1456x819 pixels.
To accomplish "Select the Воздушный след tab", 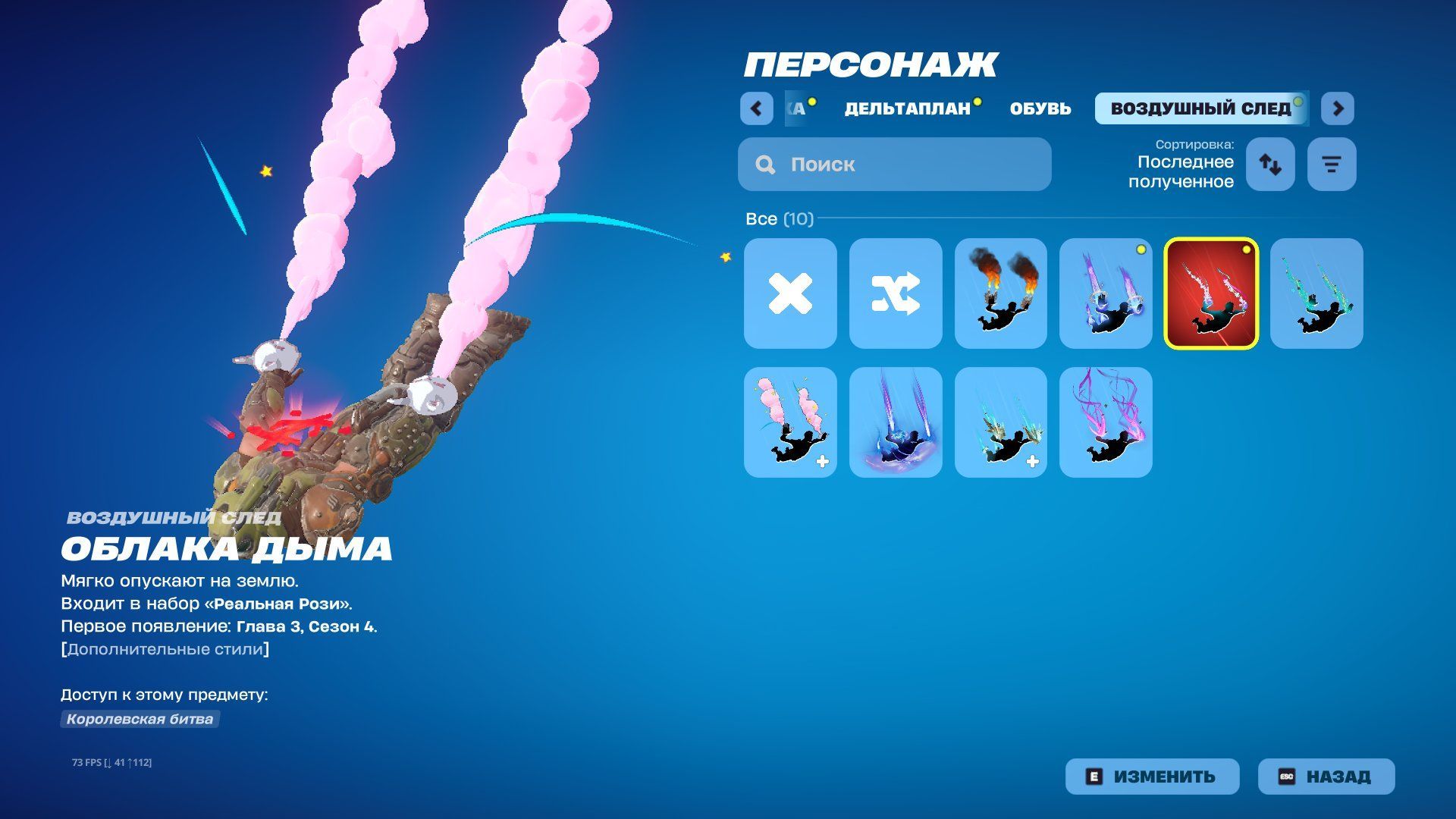I will 1200,108.
